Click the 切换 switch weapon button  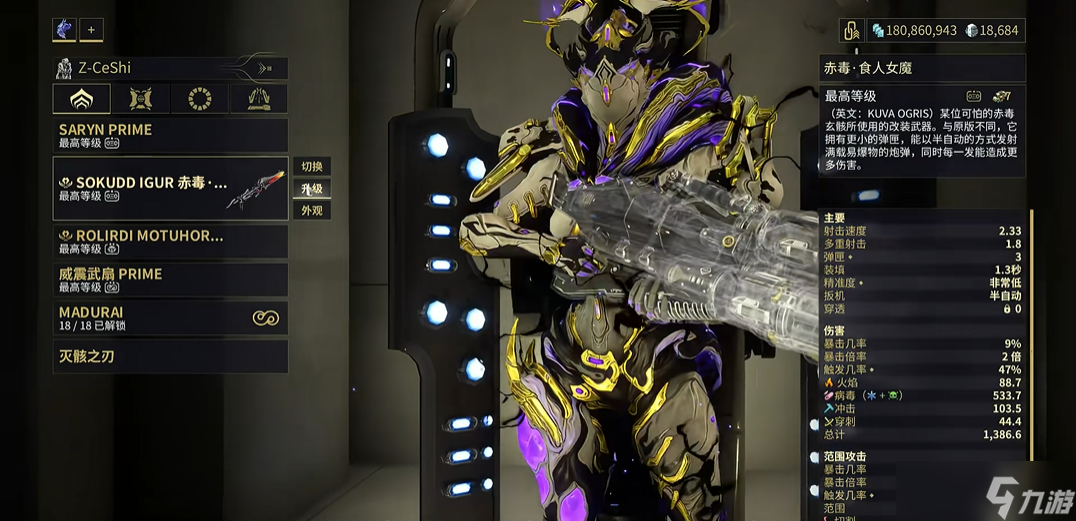pyautogui.click(x=312, y=167)
